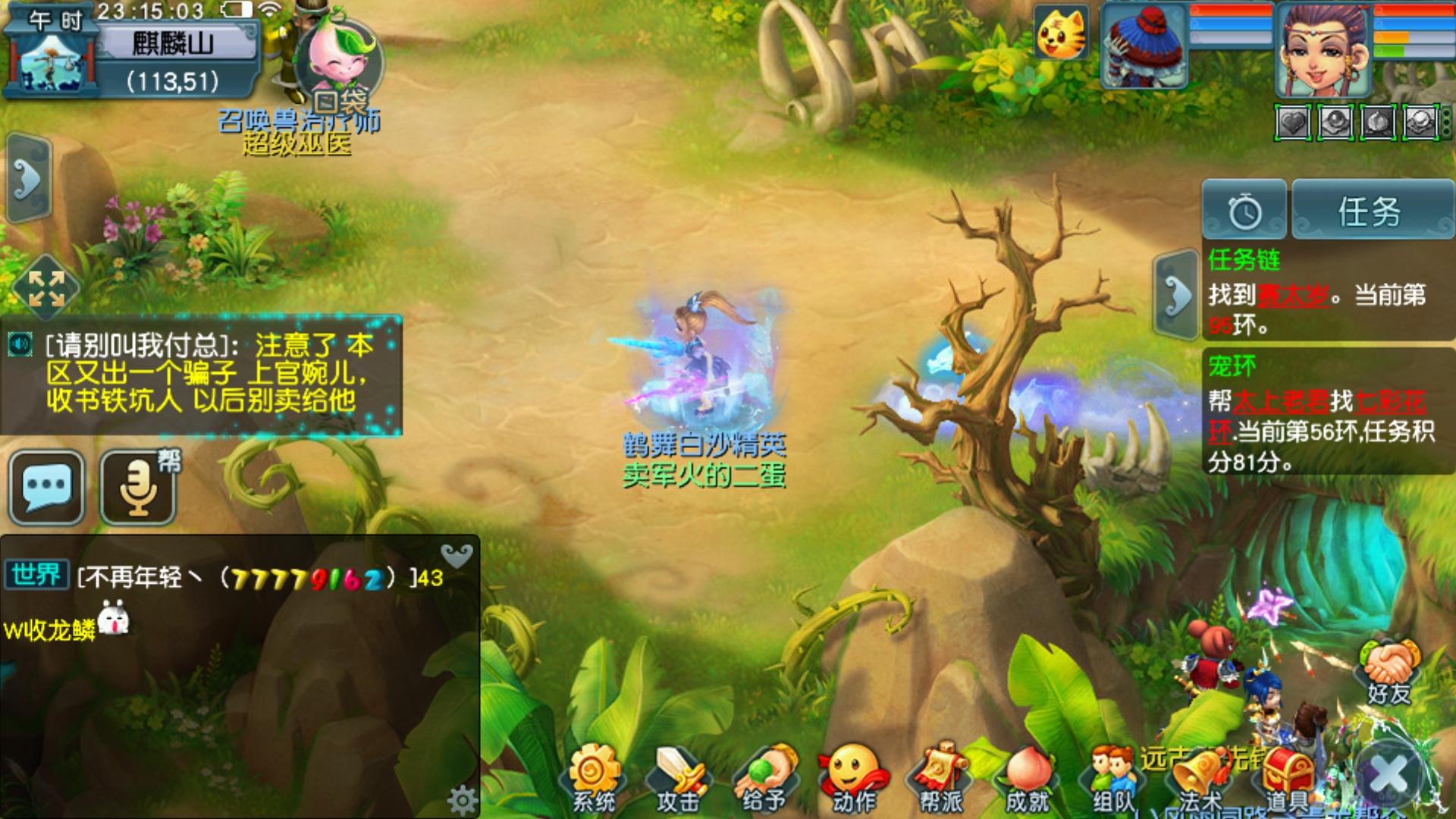Activate the microphone voice chat button
Viewport: 1456px width, 819px height.
pyautogui.click(x=138, y=487)
